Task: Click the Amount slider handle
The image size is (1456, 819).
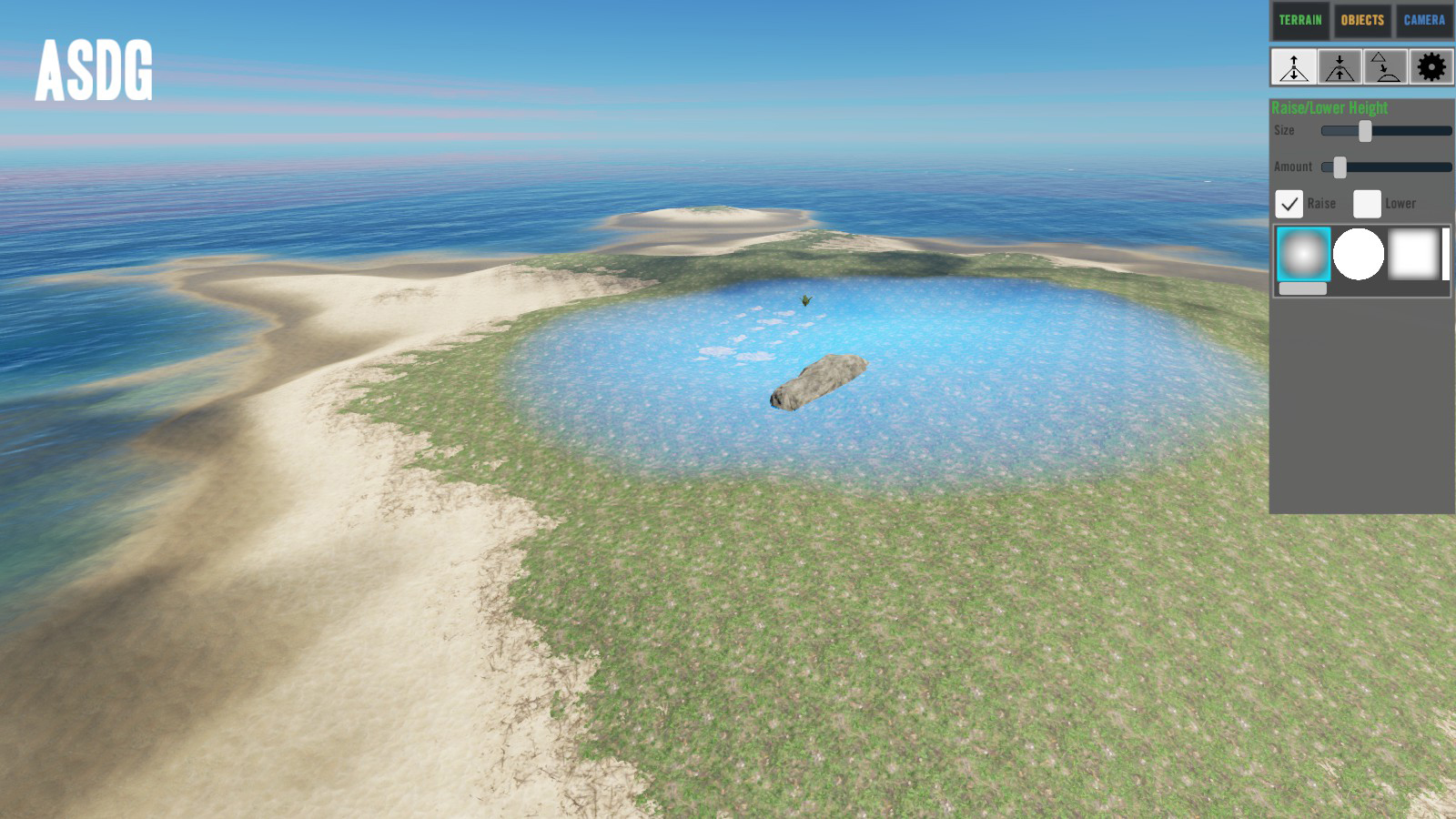Action: (x=1340, y=167)
